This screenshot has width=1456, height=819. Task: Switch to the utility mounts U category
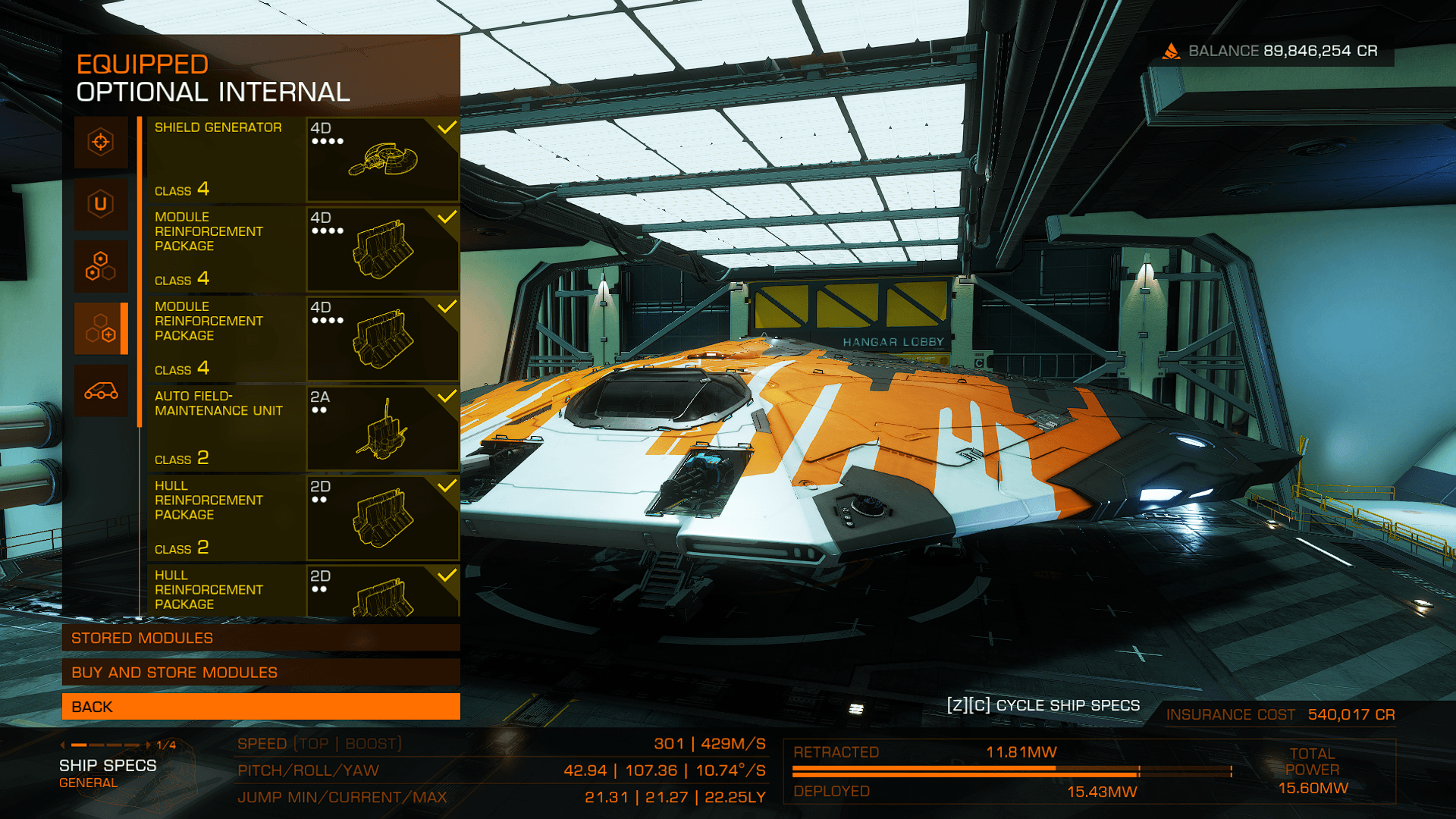pyautogui.click(x=101, y=204)
